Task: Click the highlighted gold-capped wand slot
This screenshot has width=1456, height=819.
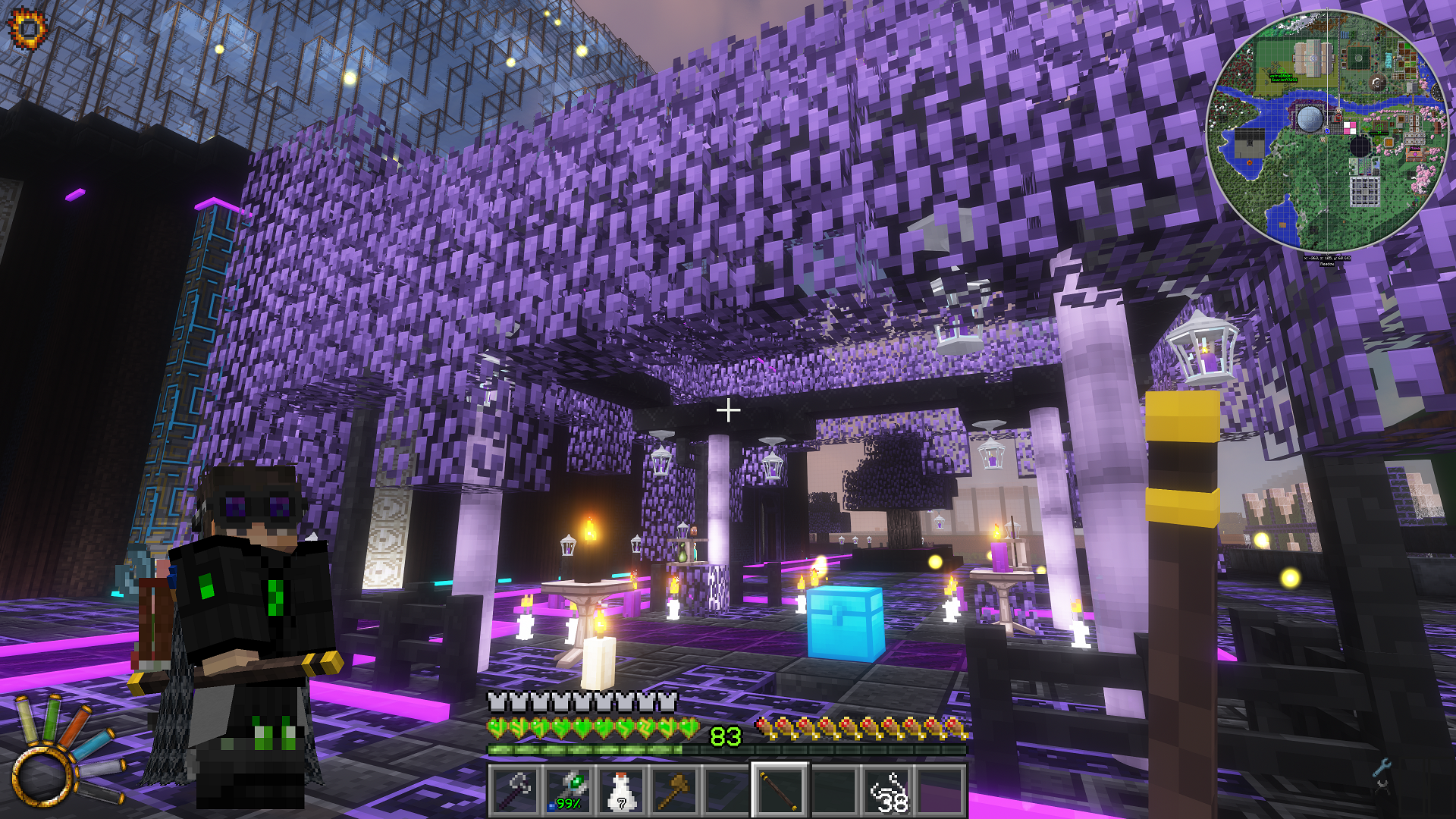Action: click(x=780, y=790)
